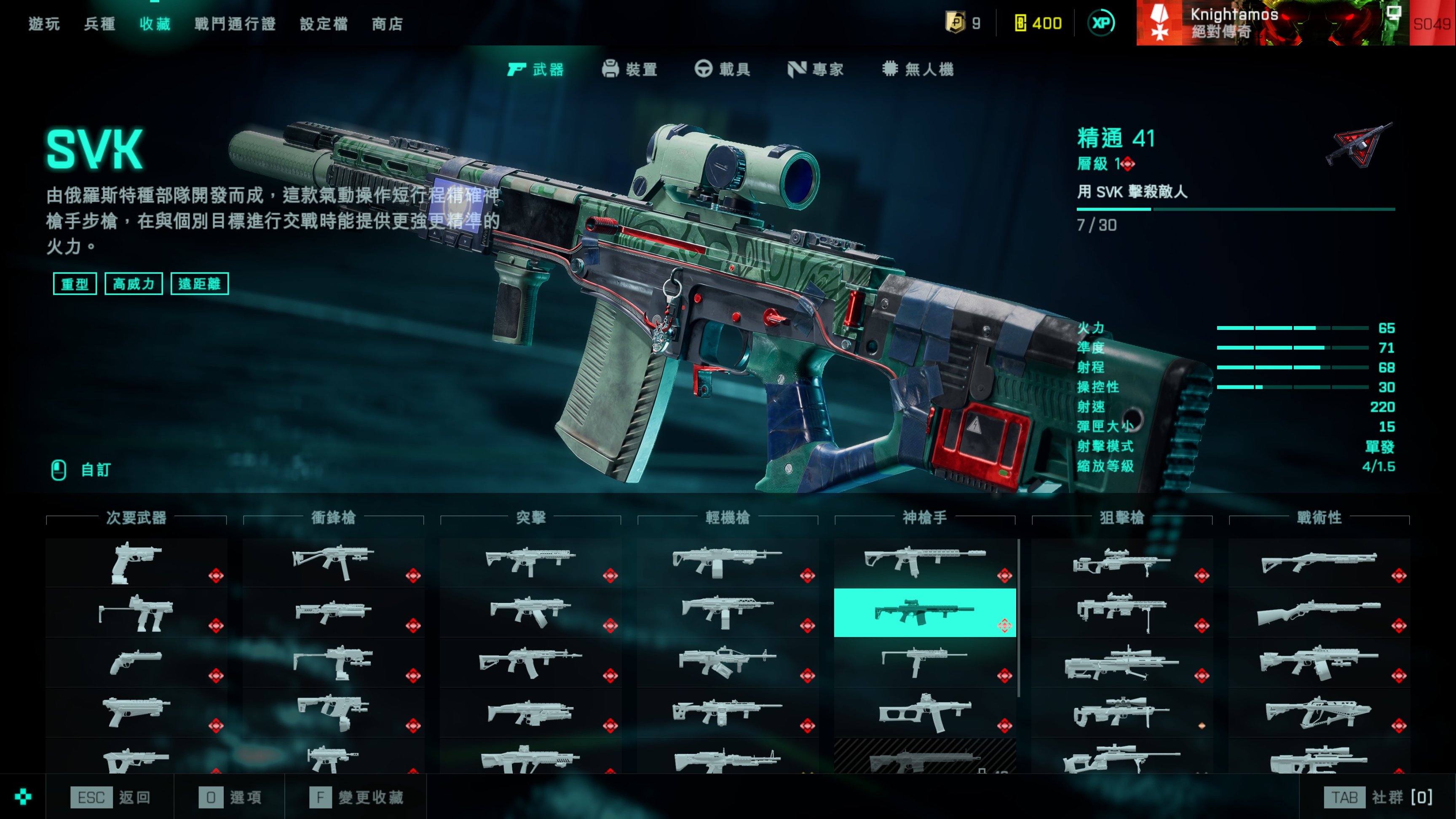The width and height of the screenshot is (1456, 819).
Task: Open the 遊玩 (Play) menu
Action: (x=44, y=24)
